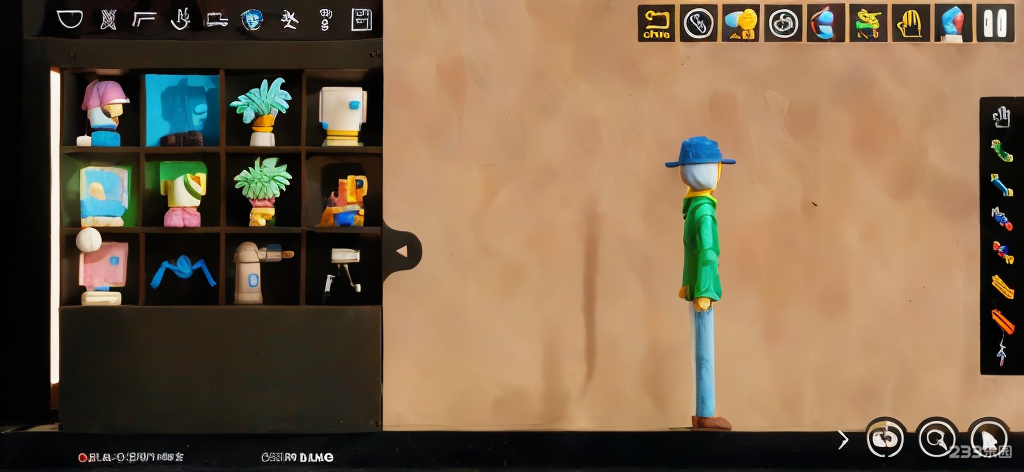Choose the green plant in the pink pot
The height and width of the screenshot is (472, 1024).
262,190
